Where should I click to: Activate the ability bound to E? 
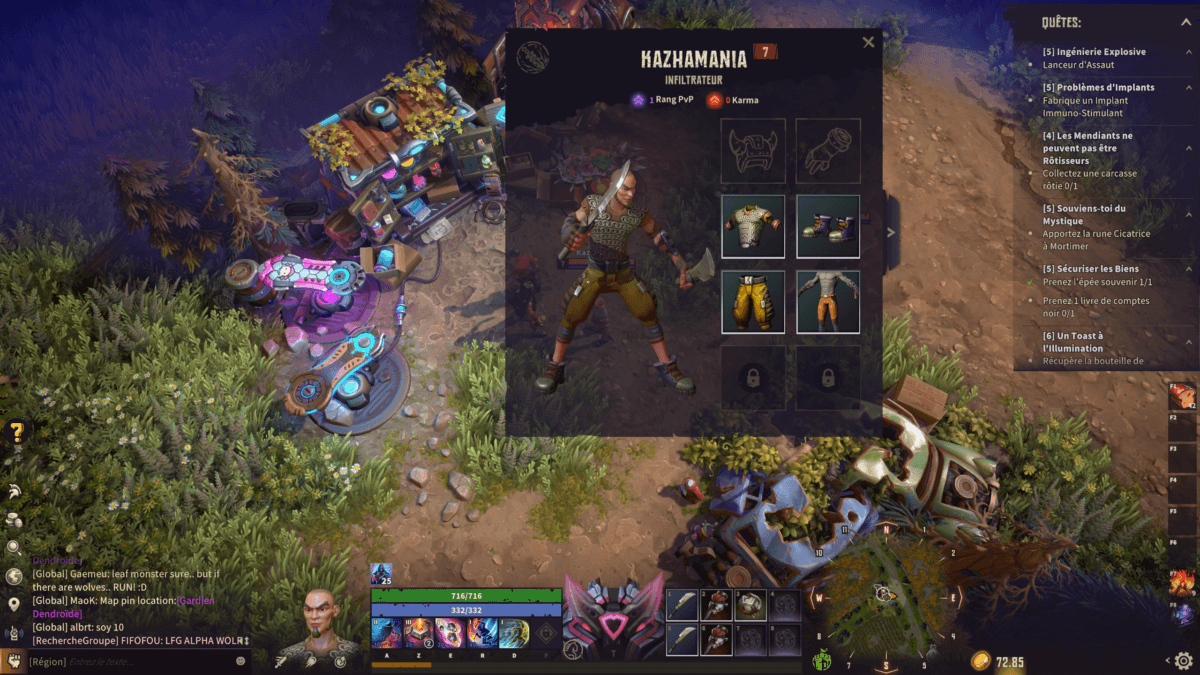(449, 633)
